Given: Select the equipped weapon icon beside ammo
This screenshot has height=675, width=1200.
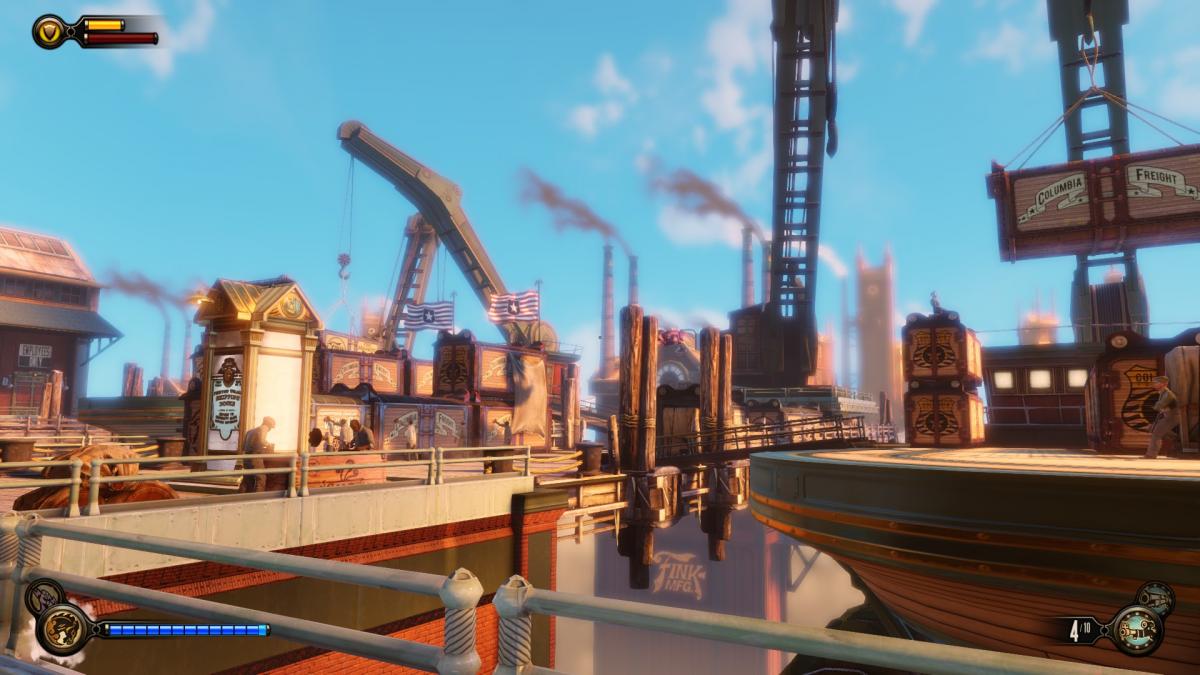Looking at the screenshot, I should pos(1138,630).
